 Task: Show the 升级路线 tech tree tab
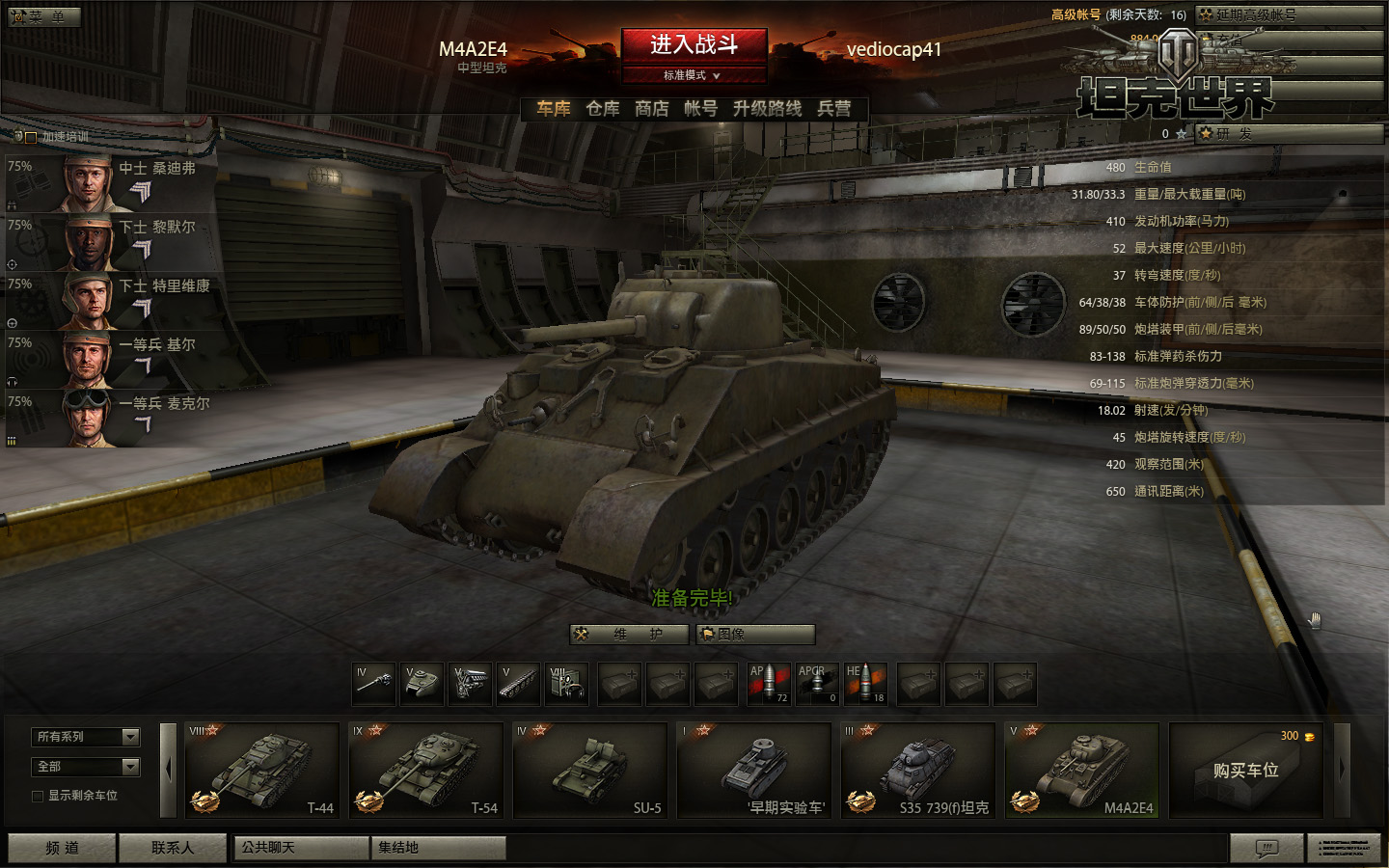[767, 109]
